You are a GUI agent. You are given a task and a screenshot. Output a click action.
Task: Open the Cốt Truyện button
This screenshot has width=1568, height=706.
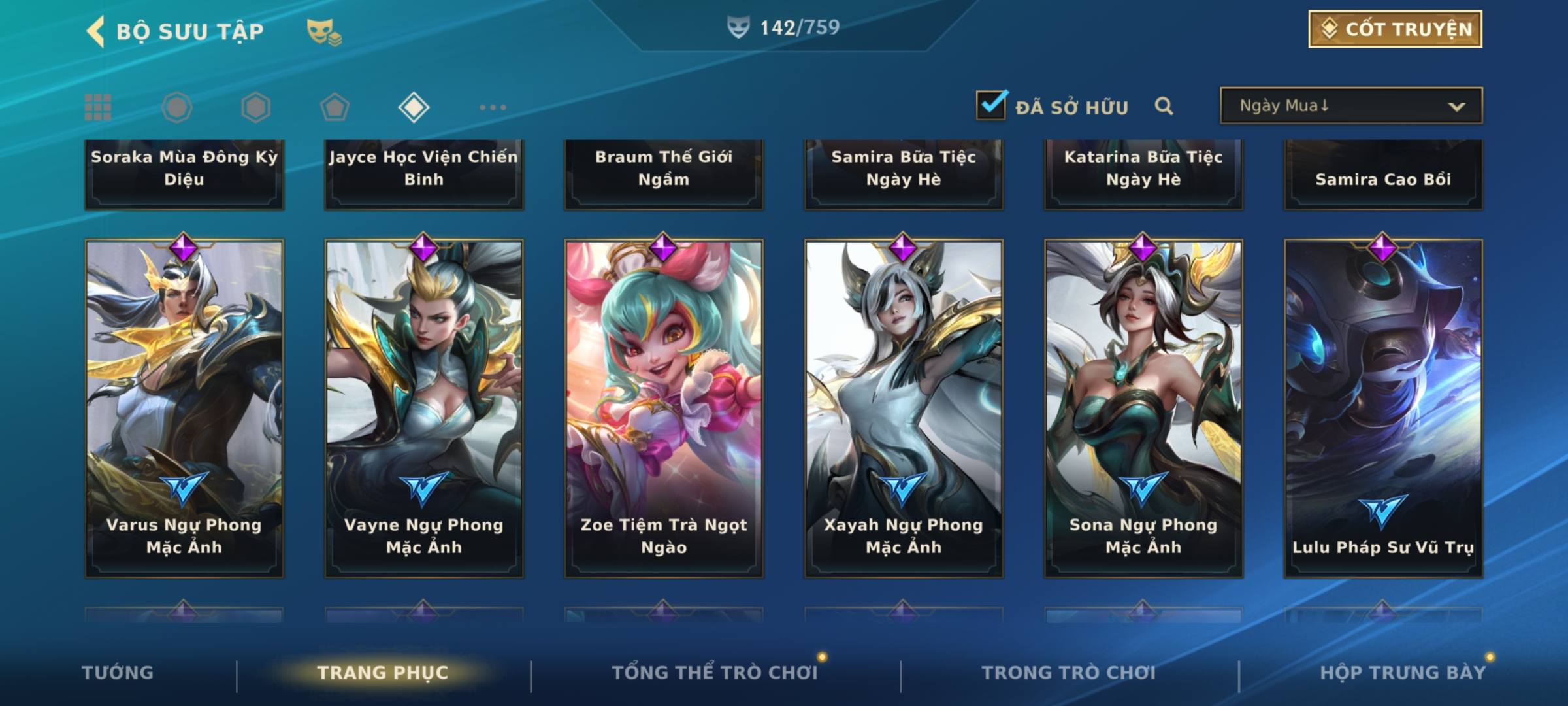pos(1395,29)
